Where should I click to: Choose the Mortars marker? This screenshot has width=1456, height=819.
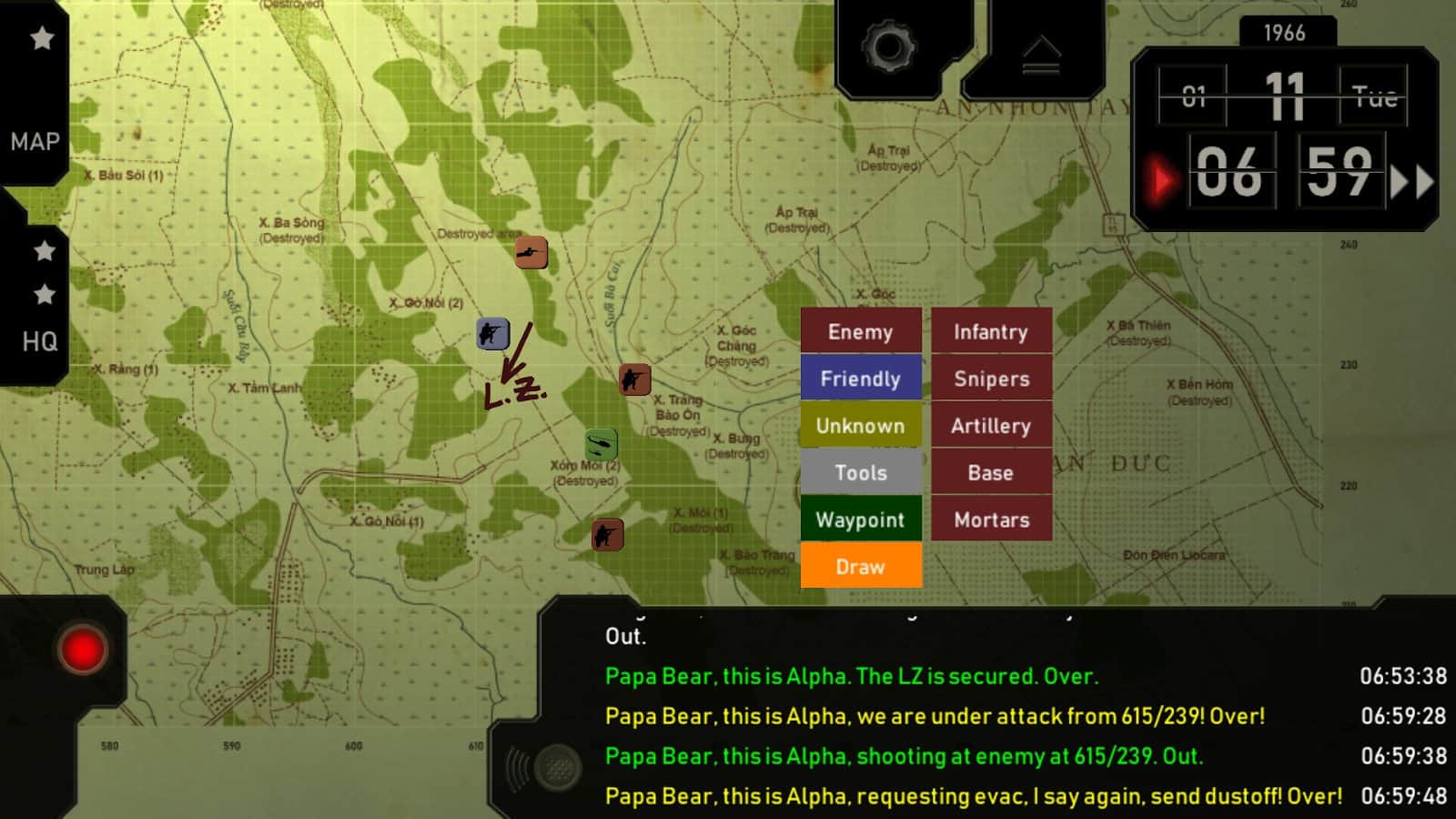[991, 520]
